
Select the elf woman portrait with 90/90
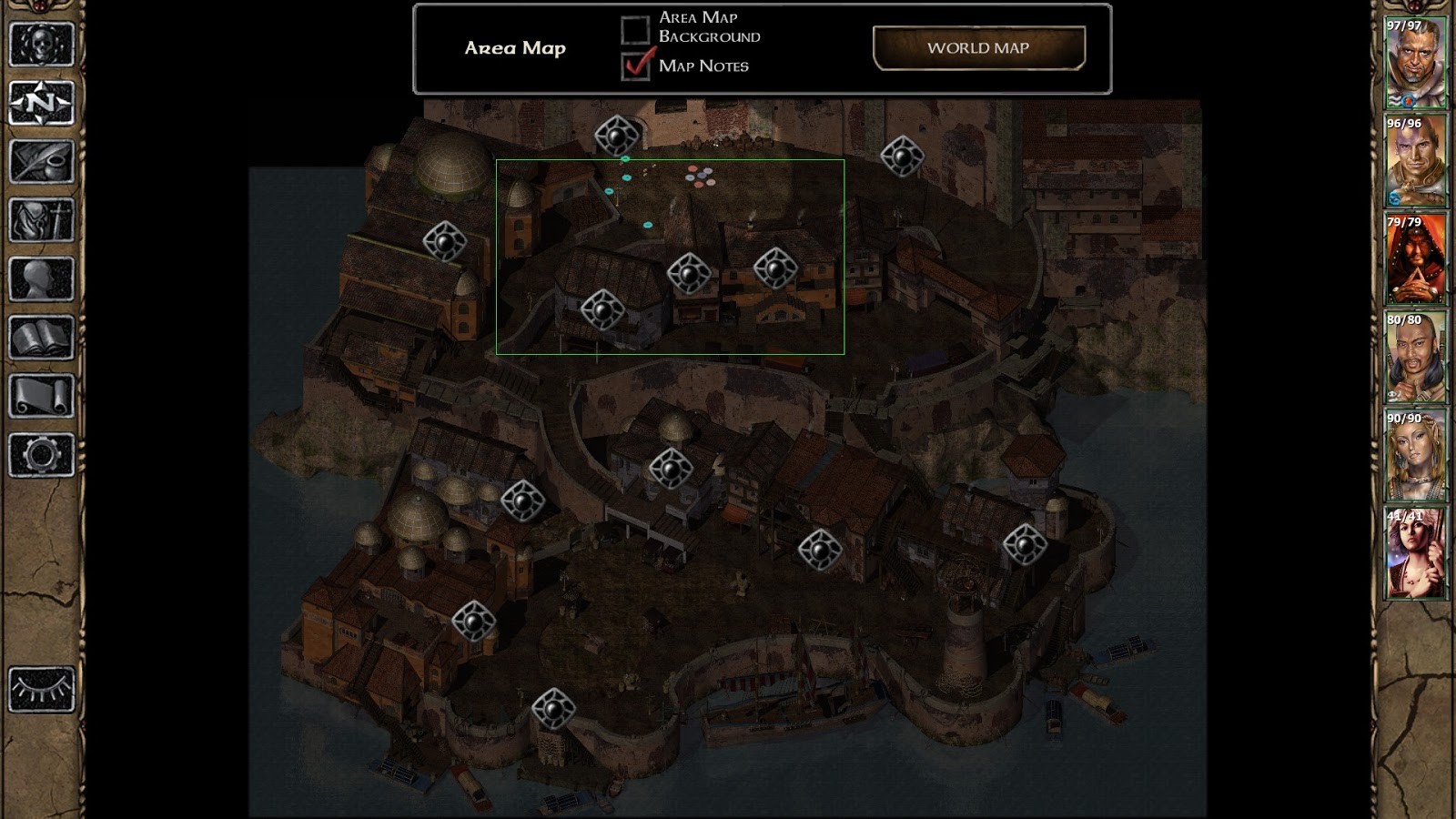click(x=1415, y=456)
